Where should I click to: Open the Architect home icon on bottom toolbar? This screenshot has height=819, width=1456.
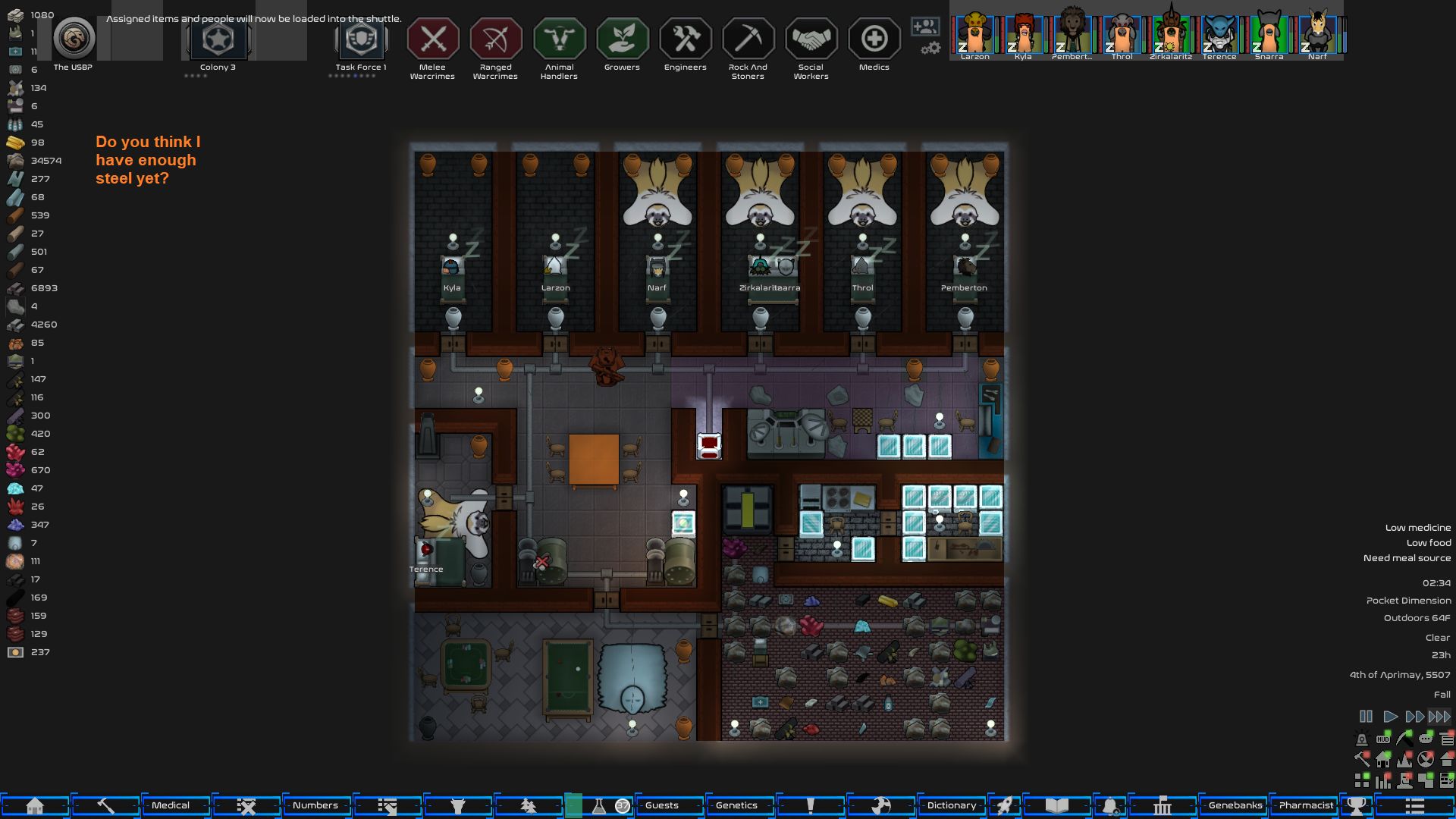click(x=36, y=805)
